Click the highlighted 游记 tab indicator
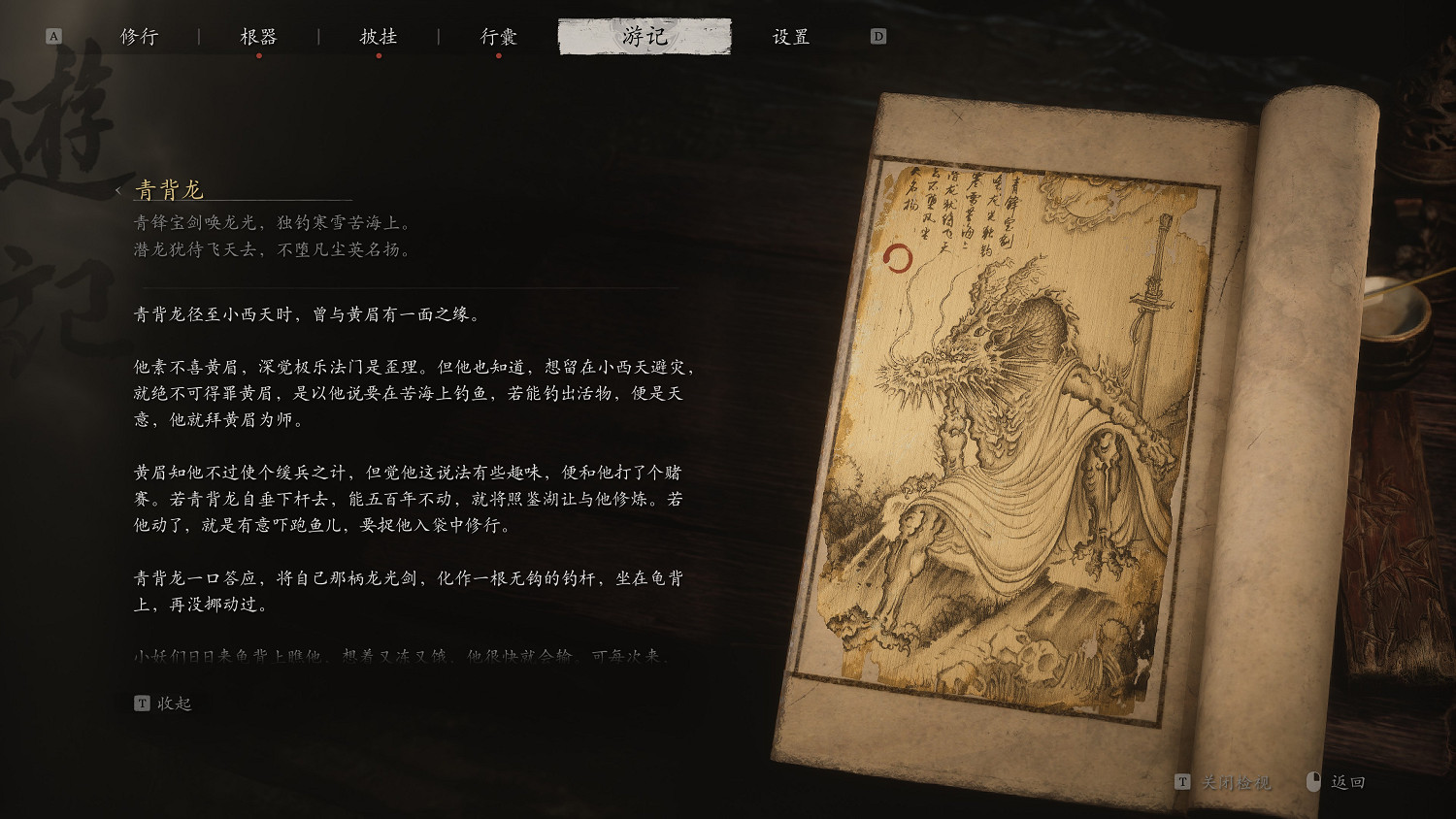The image size is (1456, 819). tap(646, 35)
